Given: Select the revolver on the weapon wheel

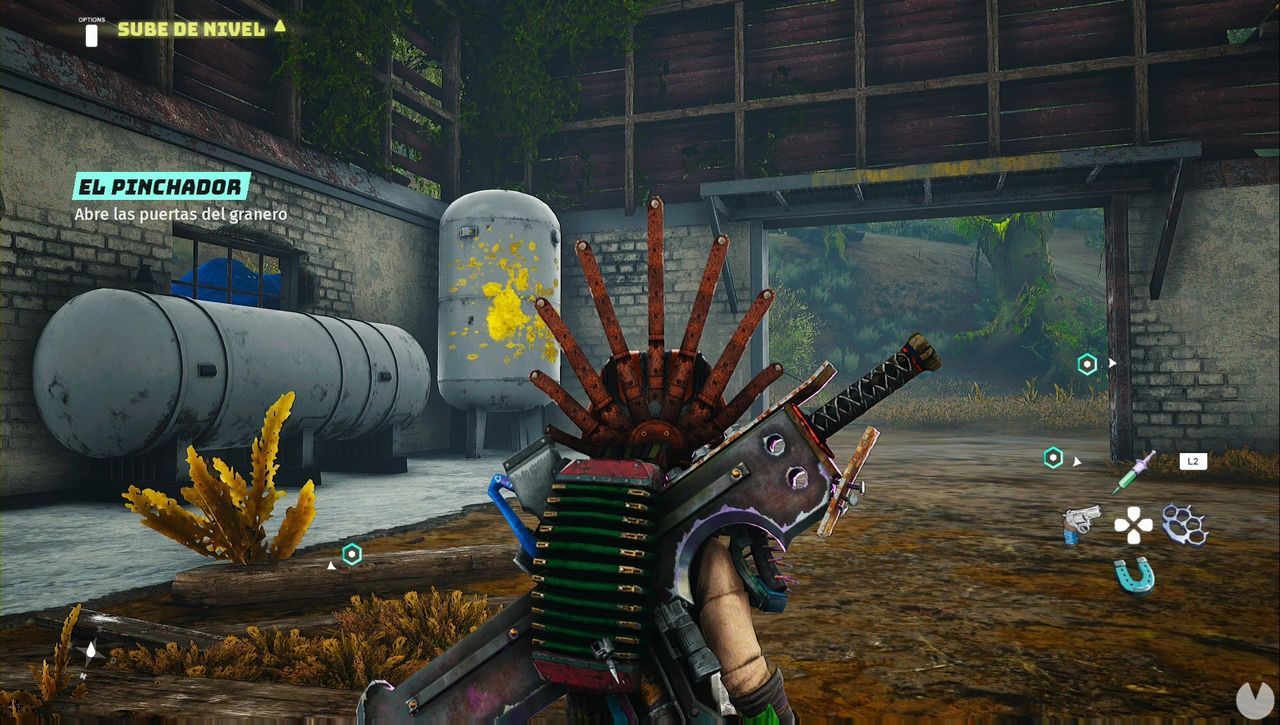Looking at the screenshot, I should [x=1081, y=524].
